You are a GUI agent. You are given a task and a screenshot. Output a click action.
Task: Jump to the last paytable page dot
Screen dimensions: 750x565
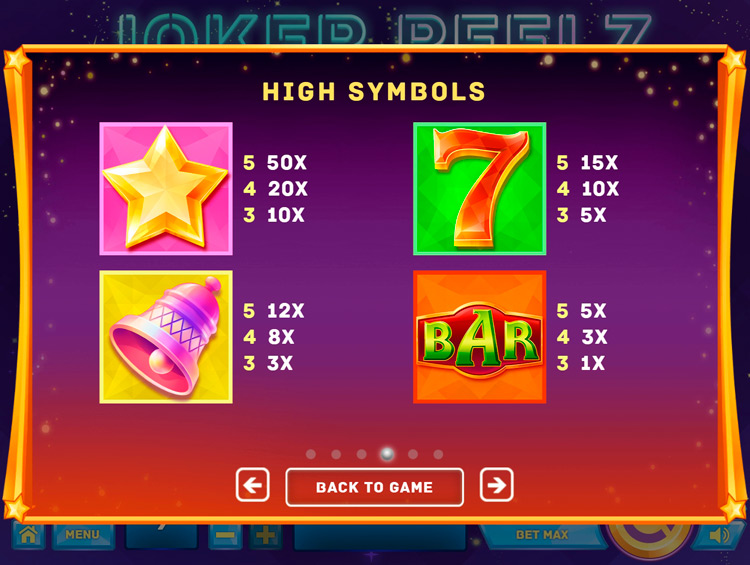click(438, 454)
